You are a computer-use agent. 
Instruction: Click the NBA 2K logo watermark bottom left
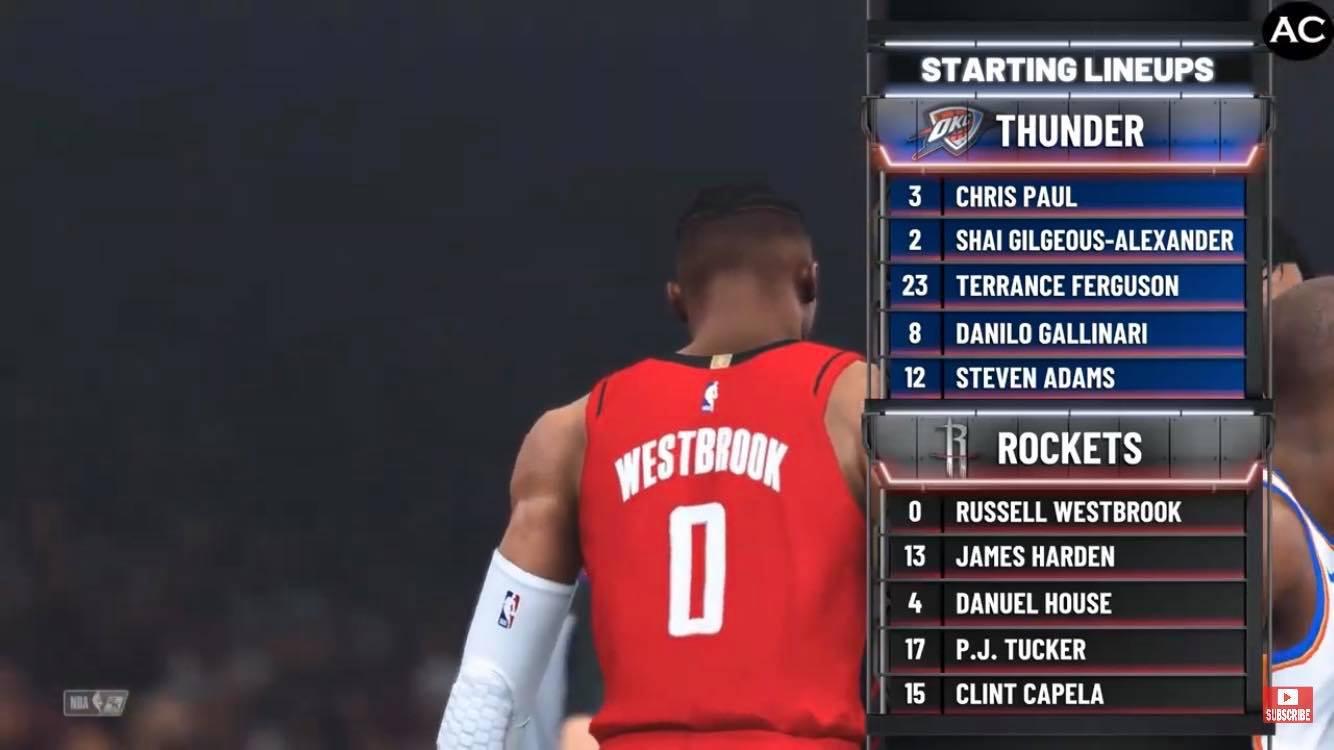coord(95,704)
